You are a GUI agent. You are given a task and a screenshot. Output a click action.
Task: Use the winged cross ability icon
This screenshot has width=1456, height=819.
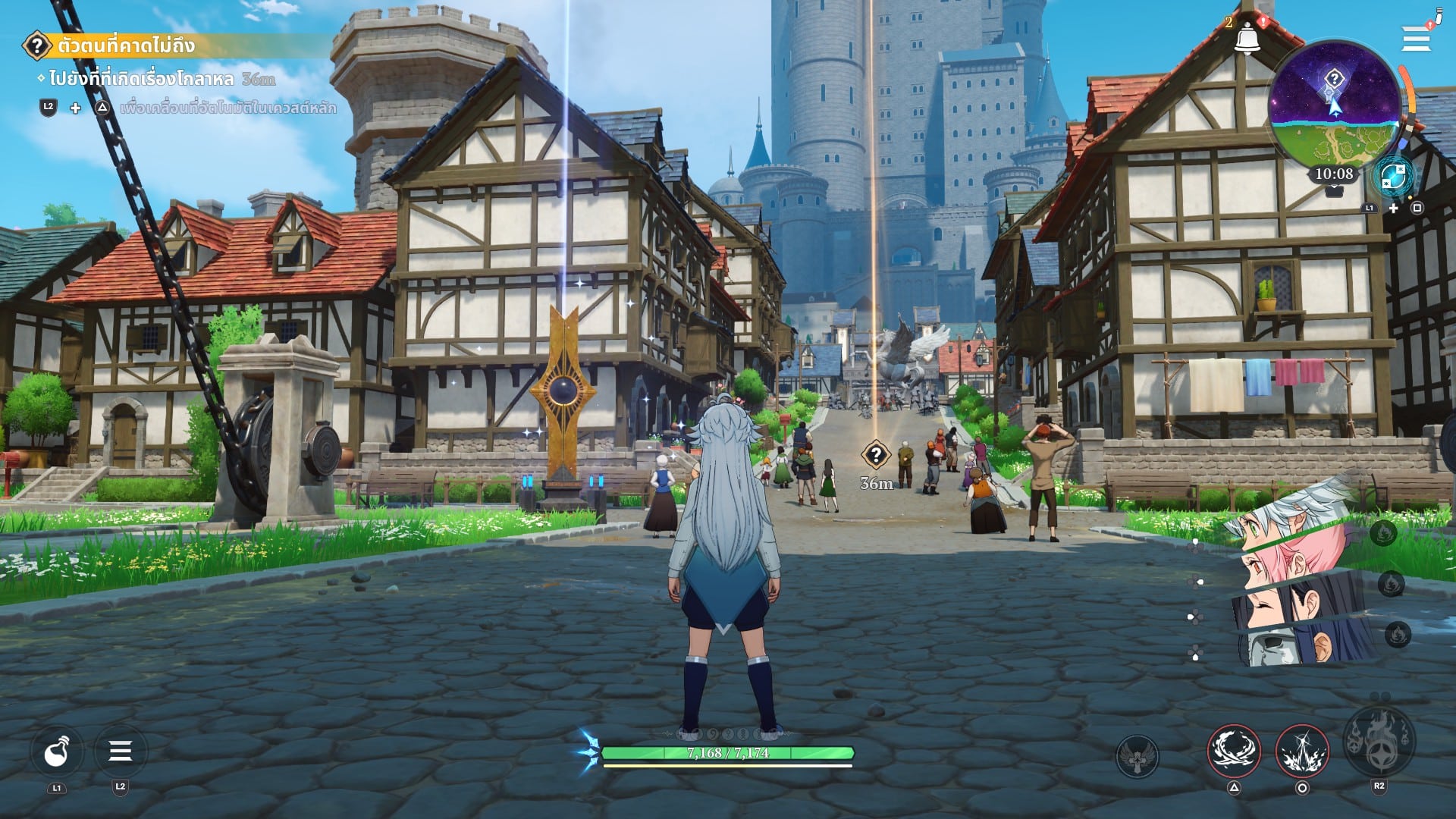[1137, 755]
